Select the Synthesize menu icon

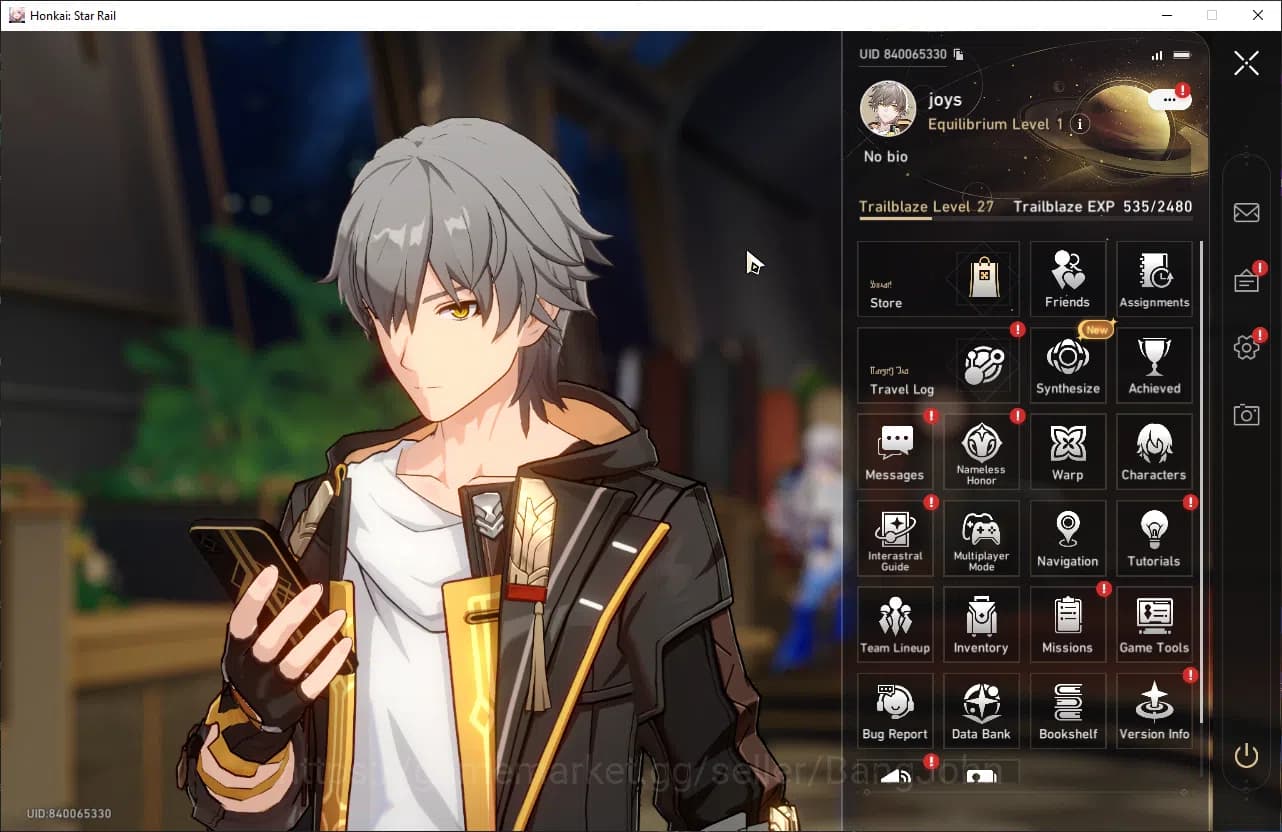(1067, 364)
